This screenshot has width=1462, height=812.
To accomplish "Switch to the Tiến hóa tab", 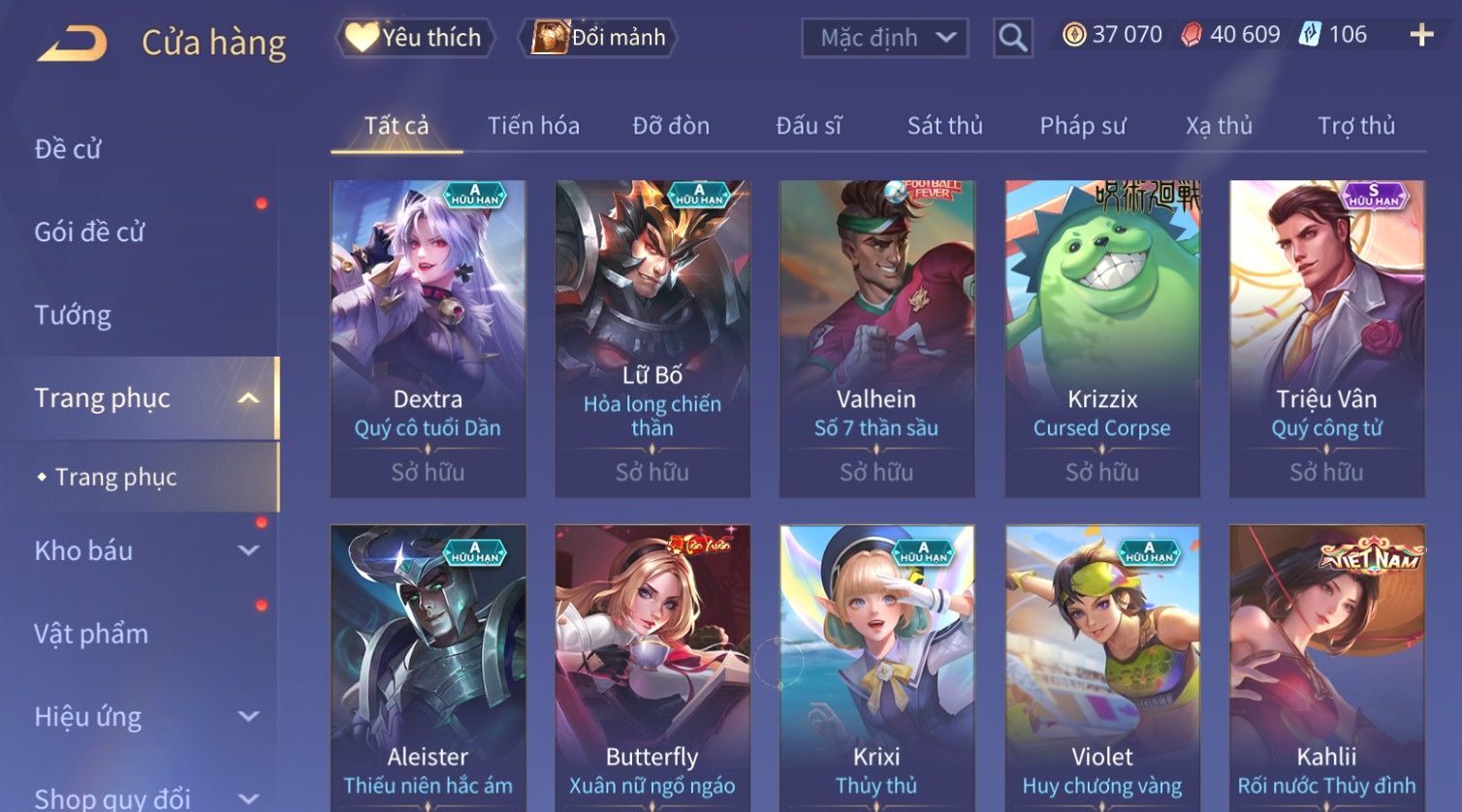I will [533, 126].
